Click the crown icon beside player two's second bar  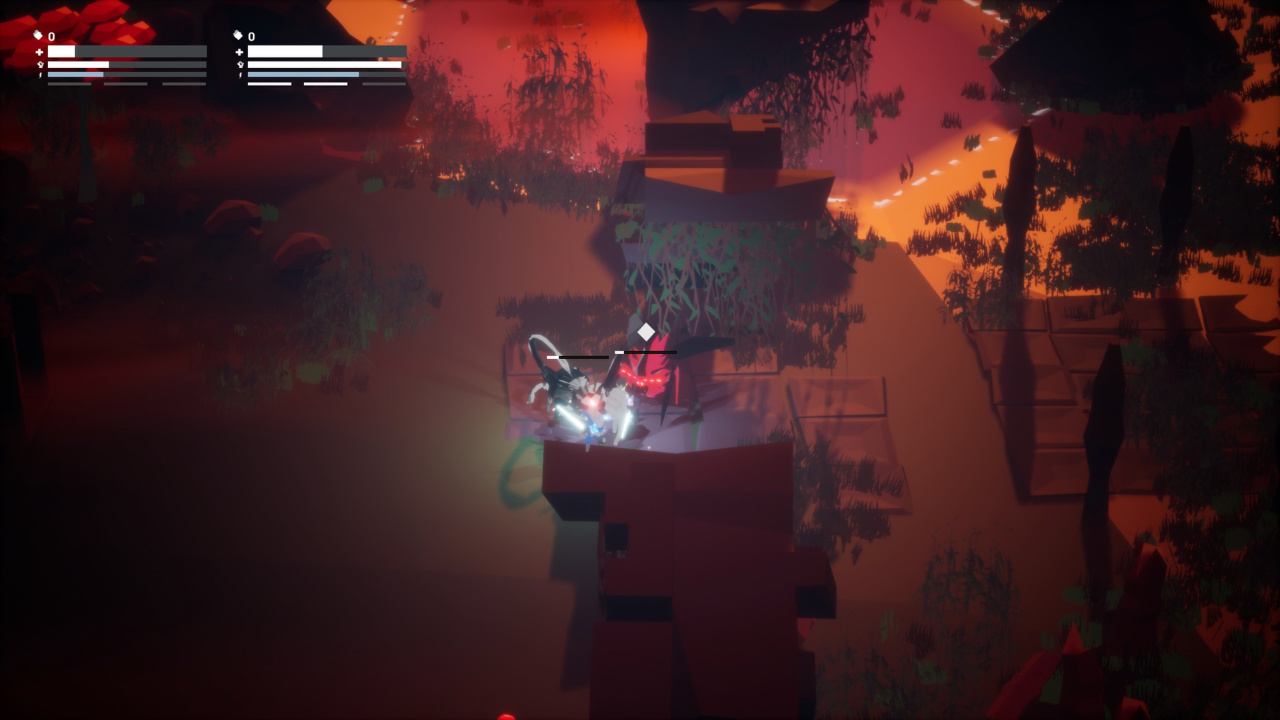click(x=240, y=64)
